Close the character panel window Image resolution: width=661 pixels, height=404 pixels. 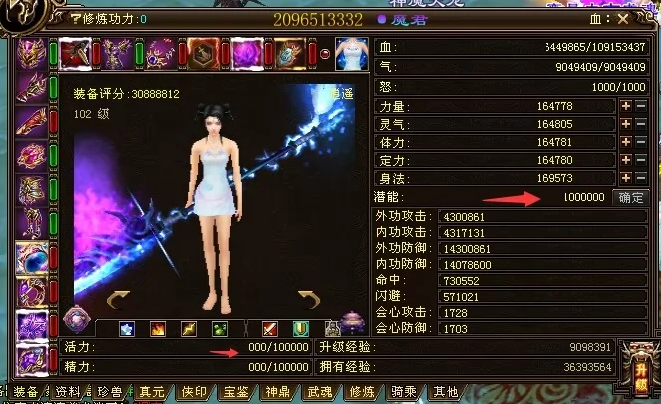click(623, 18)
